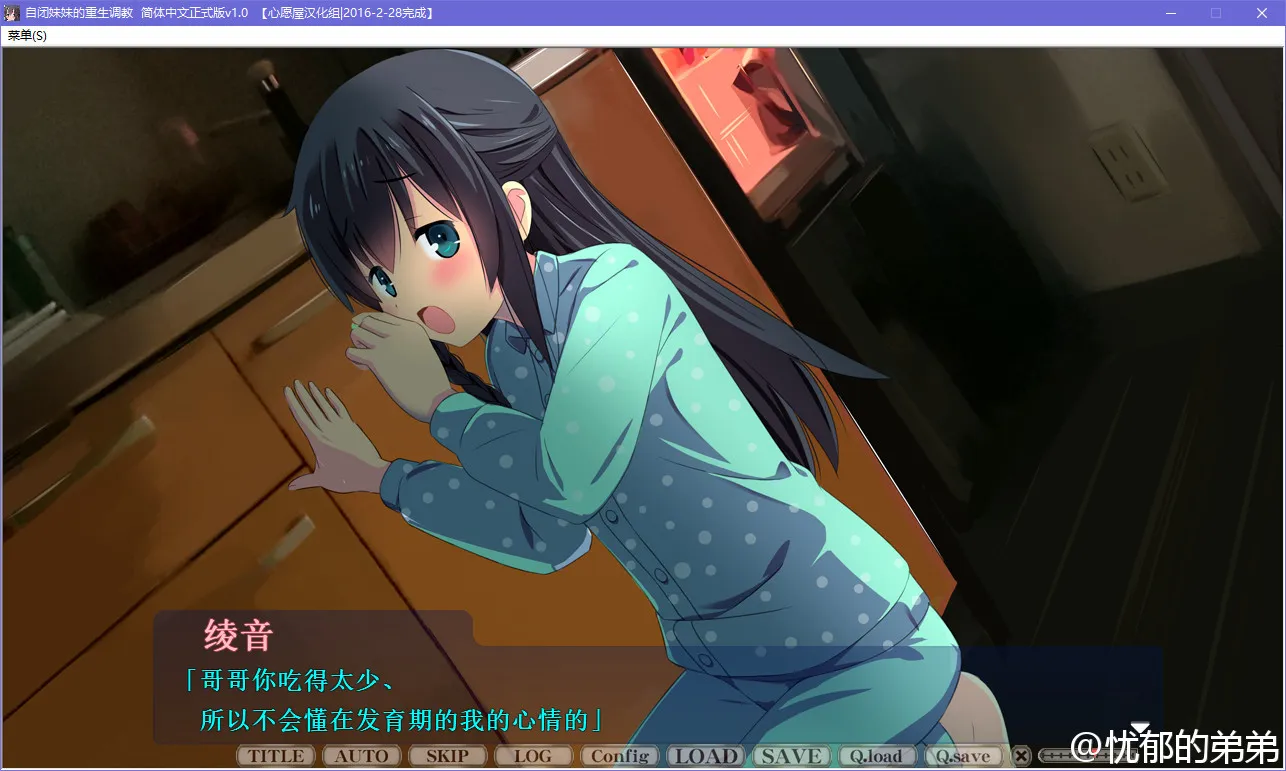
Task: Return to title screen with TITLE button
Action: tap(274, 755)
